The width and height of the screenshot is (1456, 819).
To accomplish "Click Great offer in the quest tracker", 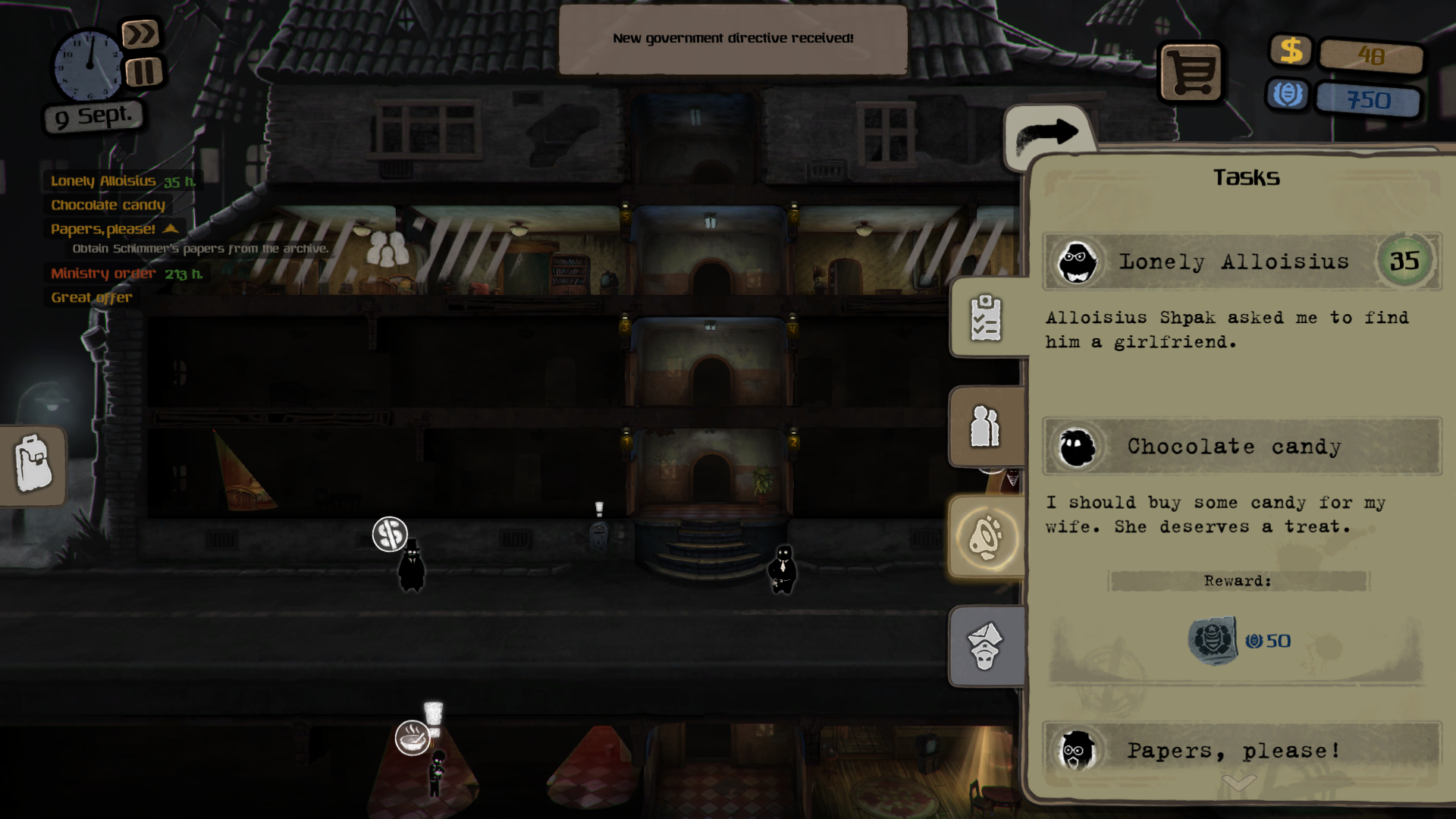I will pyautogui.click(x=92, y=298).
